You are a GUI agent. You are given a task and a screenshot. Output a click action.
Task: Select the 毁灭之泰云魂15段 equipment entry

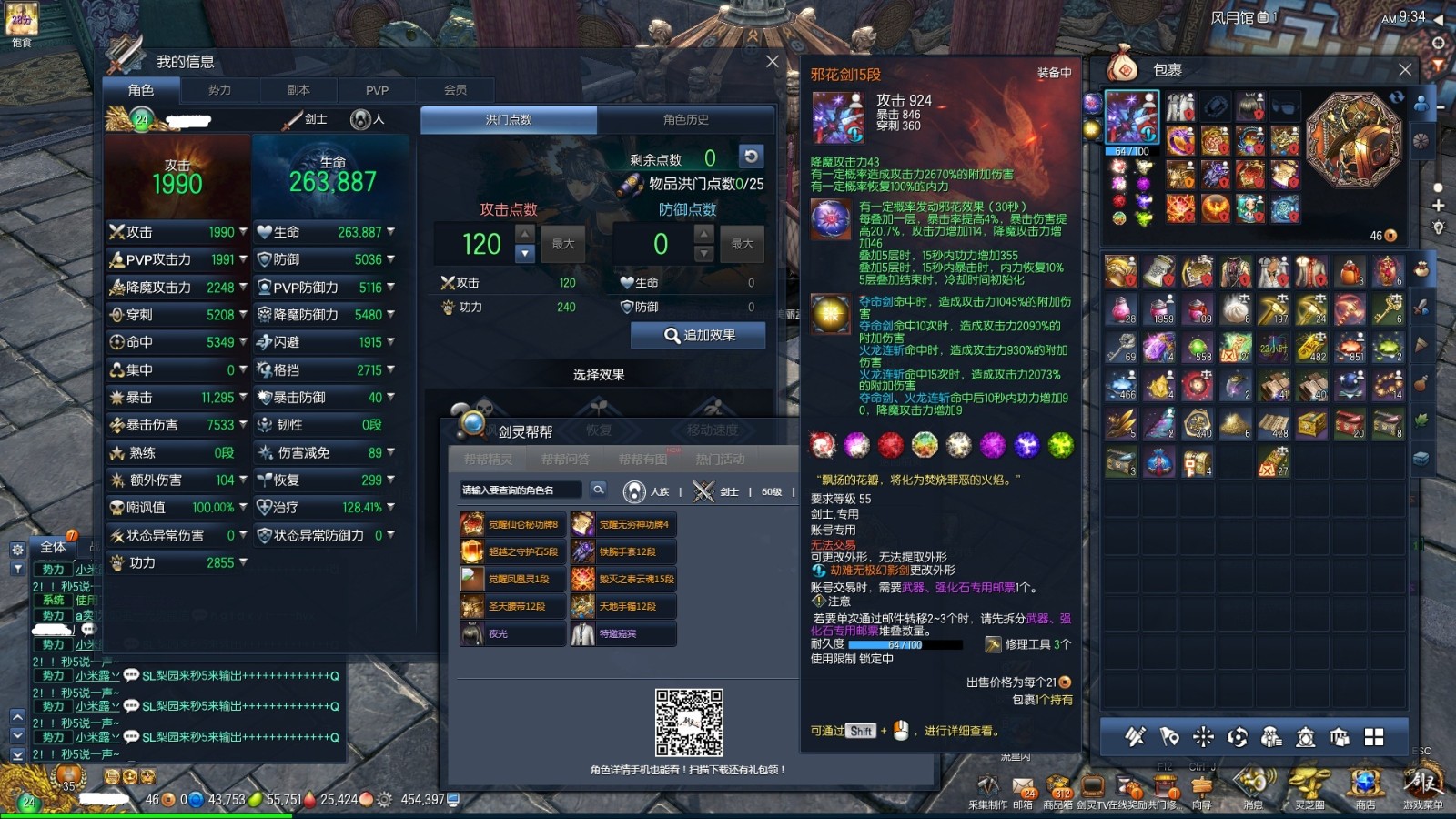pos(624,579)
